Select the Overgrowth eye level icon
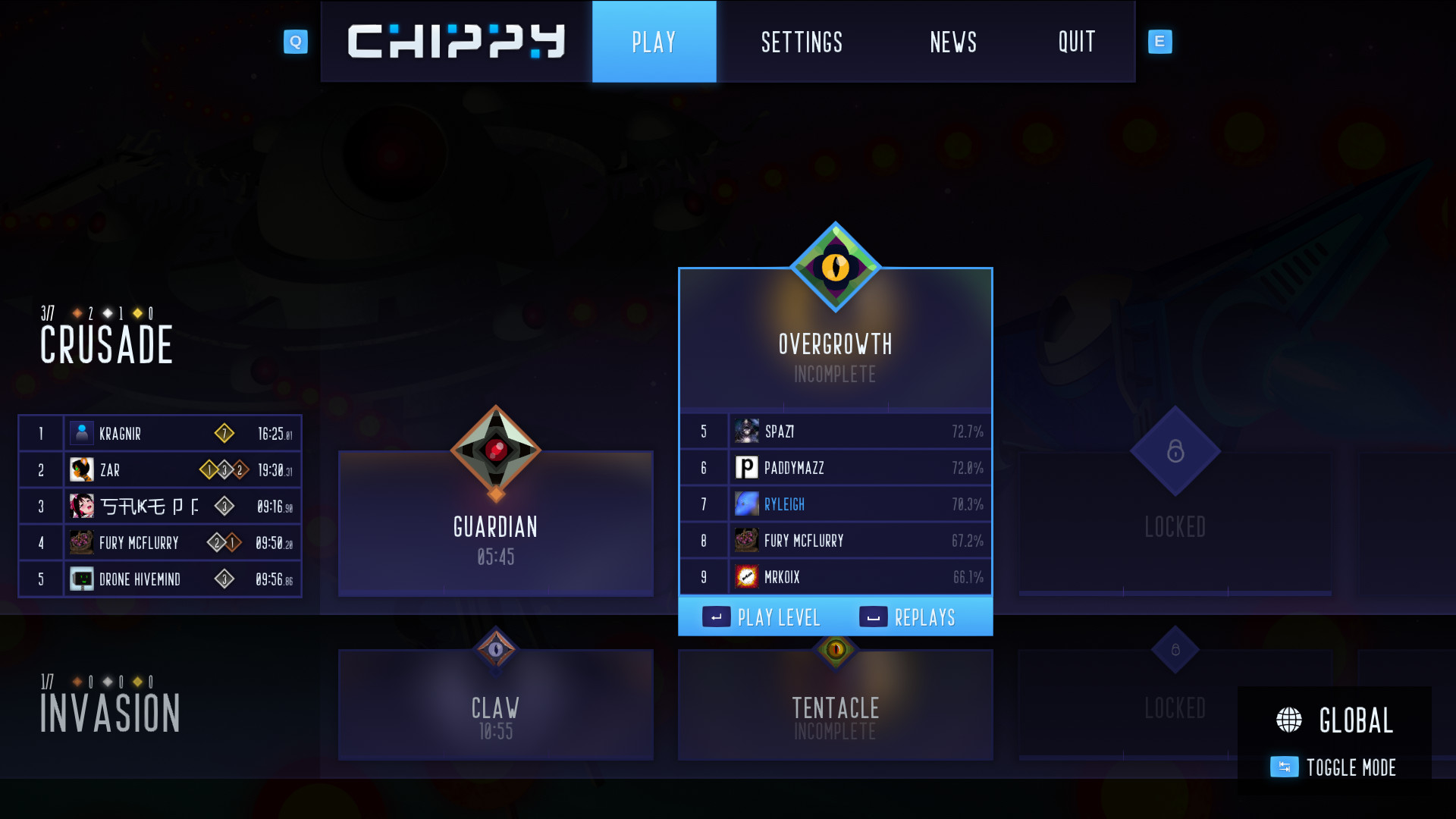 [835, 267]
